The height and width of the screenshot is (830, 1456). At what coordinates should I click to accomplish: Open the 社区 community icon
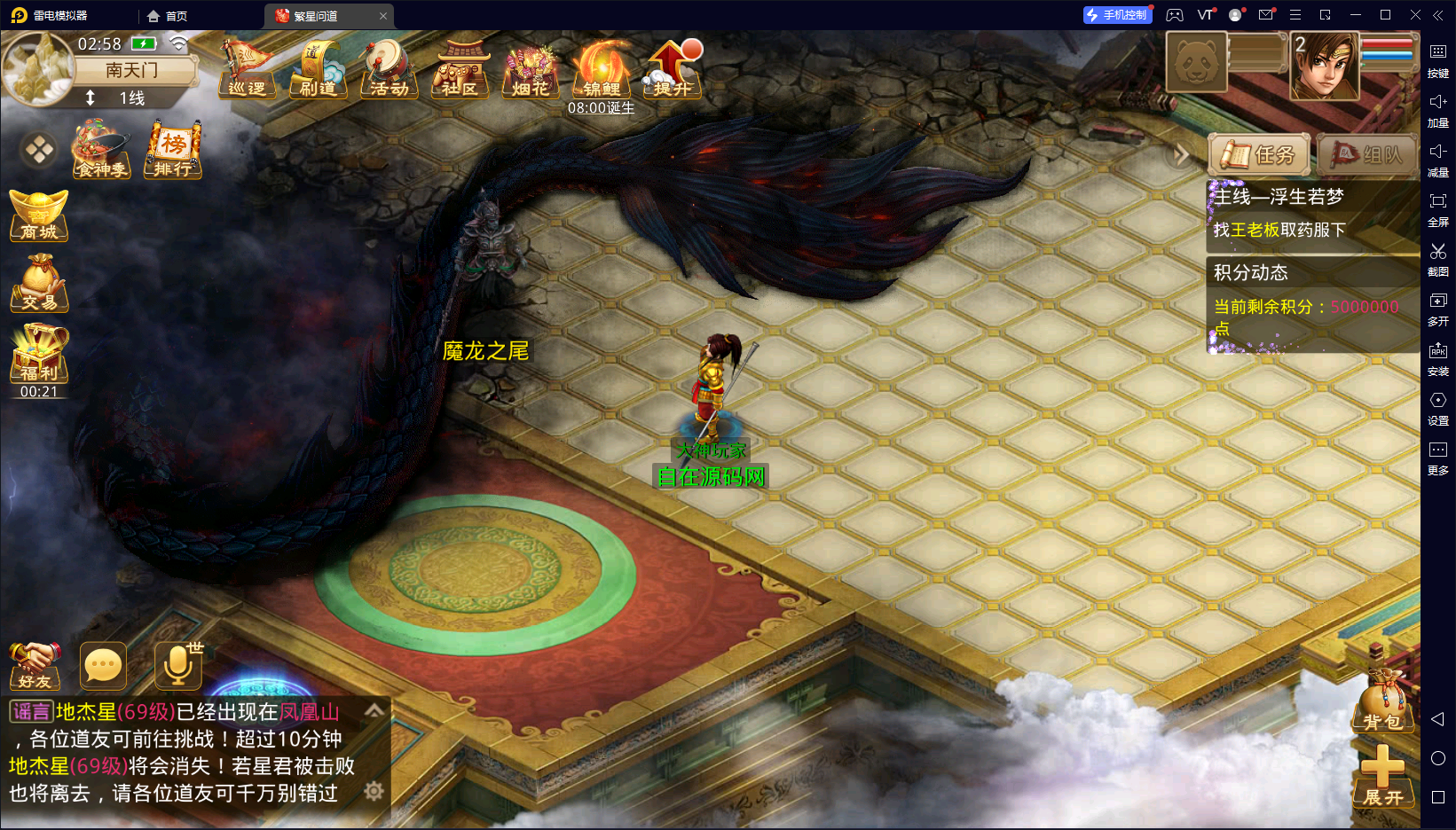[x=460, y=68]
